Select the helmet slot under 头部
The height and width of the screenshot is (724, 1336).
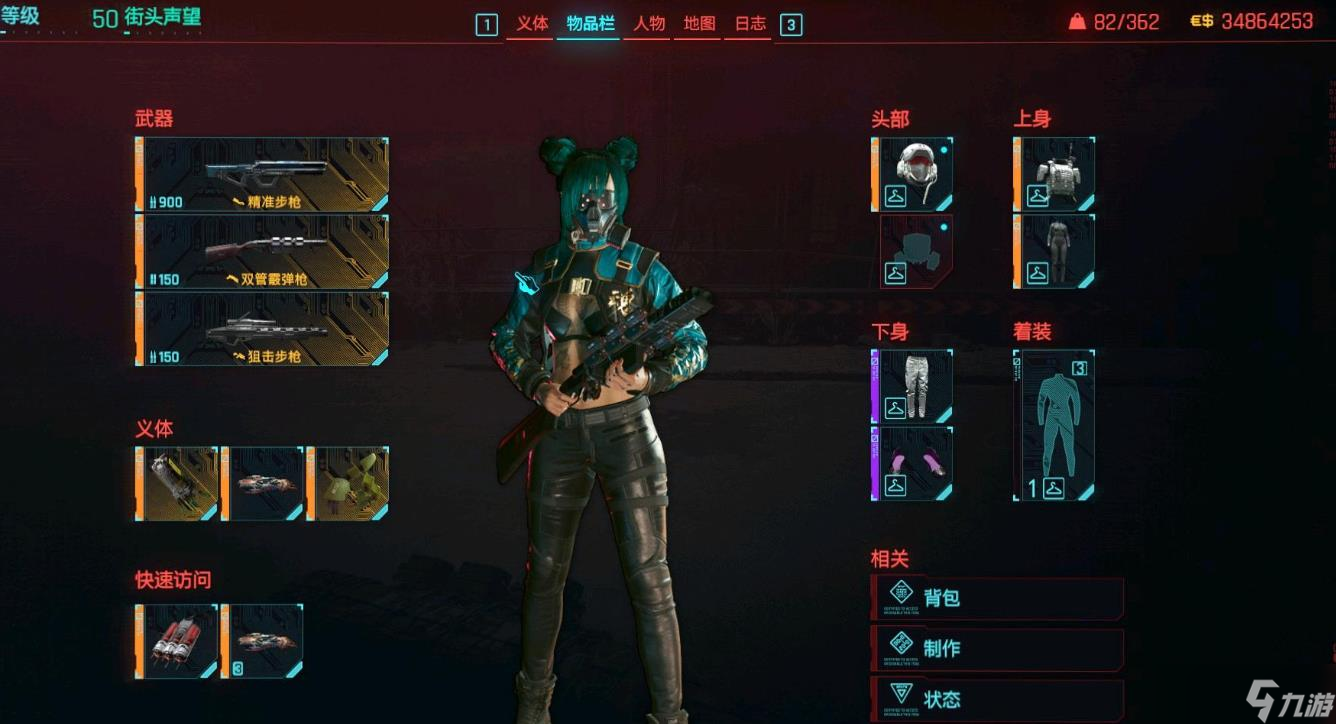coord(913,175)
